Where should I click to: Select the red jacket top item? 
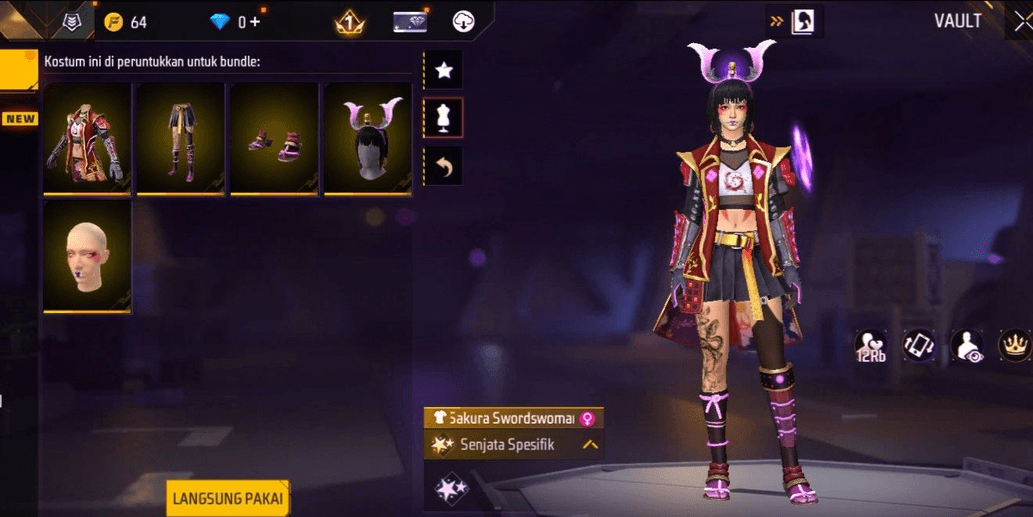tap(87, 138)
